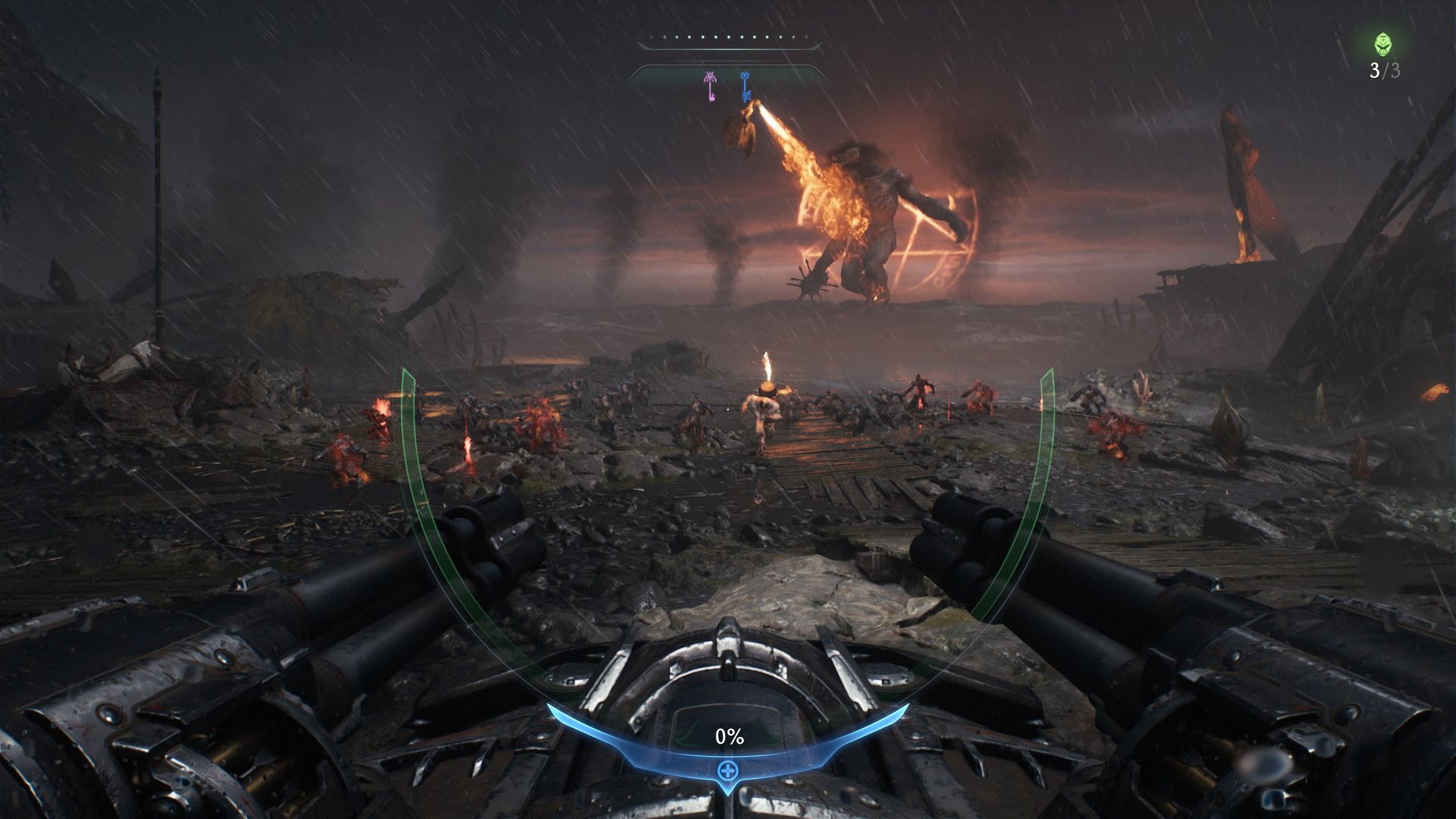The height and width of the screenshot is (819, 1456).
Task: Click the blue health cross icon
Action: [x=727, y=771]
